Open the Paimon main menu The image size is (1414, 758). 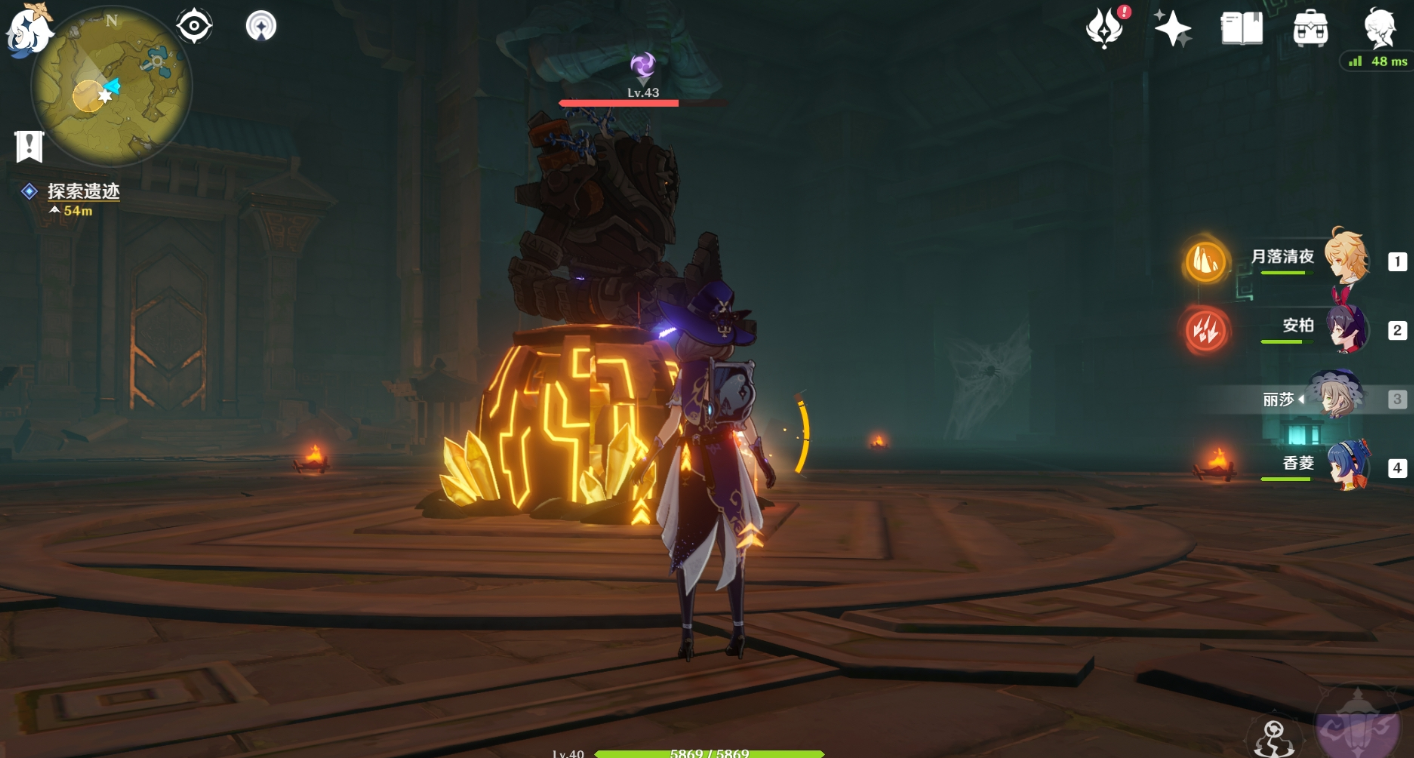[27, 28]
